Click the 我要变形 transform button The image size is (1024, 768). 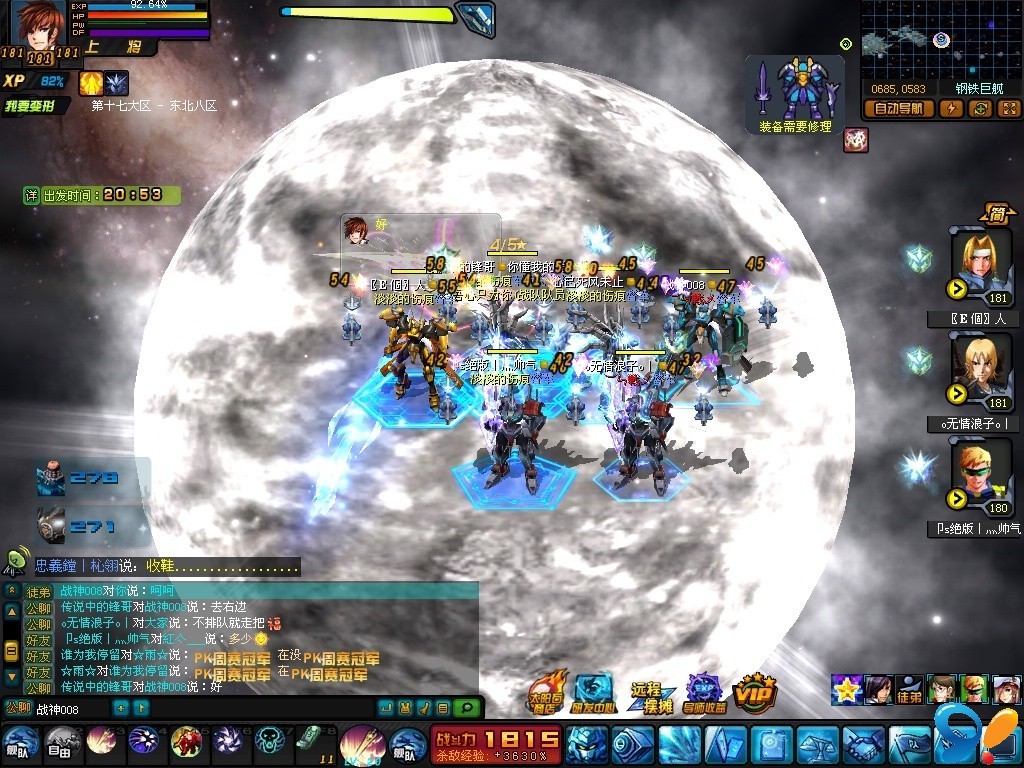click(x=36, y=106)
